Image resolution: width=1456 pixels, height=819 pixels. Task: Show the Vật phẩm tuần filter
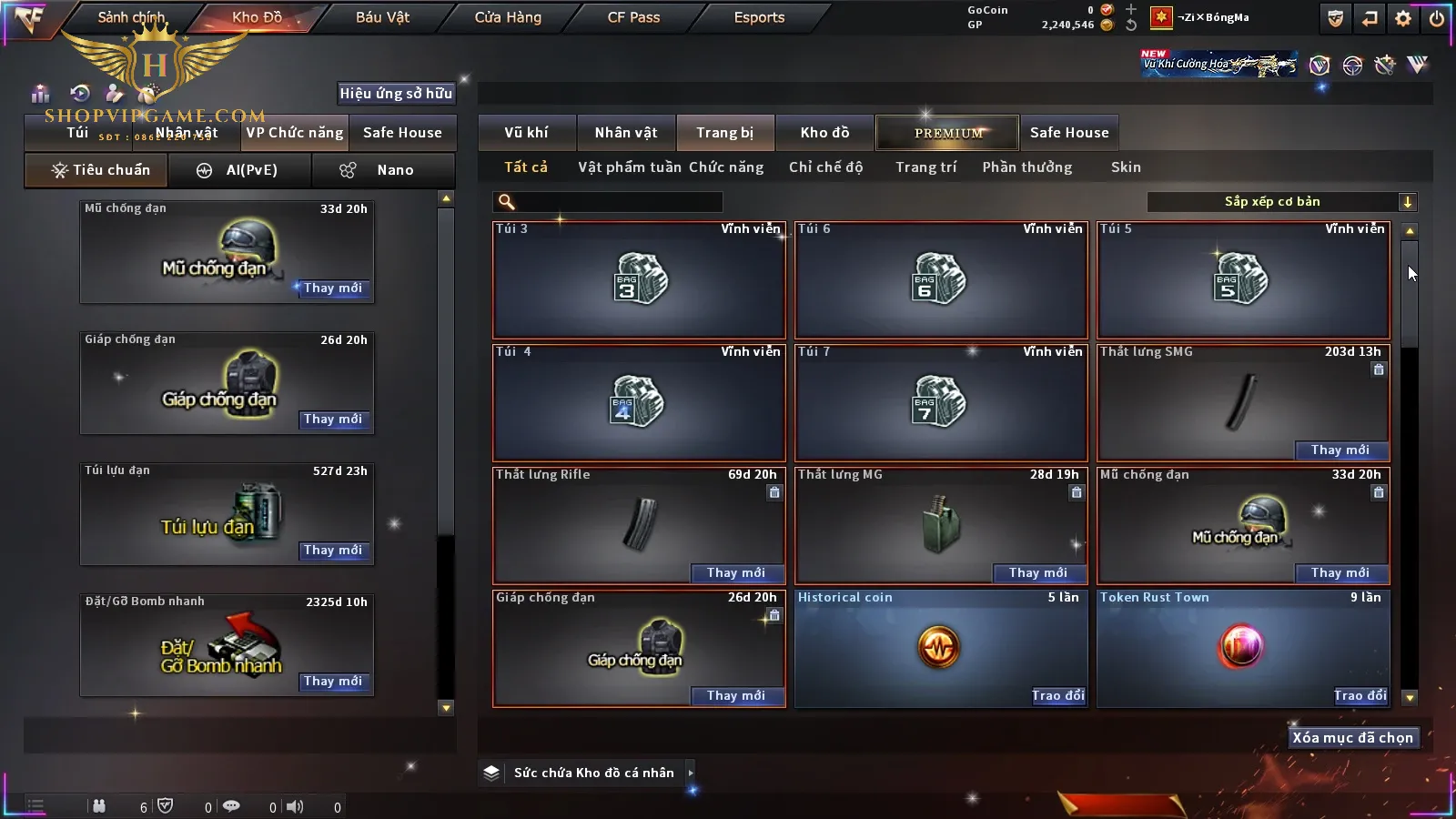click(630, 167)
